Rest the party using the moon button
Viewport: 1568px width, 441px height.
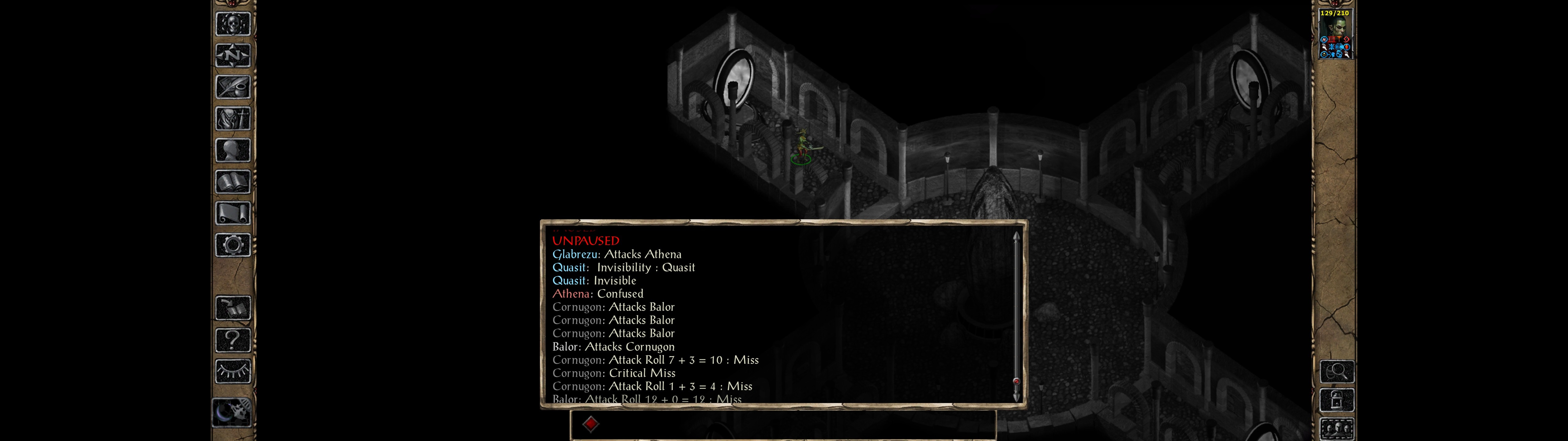click(x=232, y=413)
